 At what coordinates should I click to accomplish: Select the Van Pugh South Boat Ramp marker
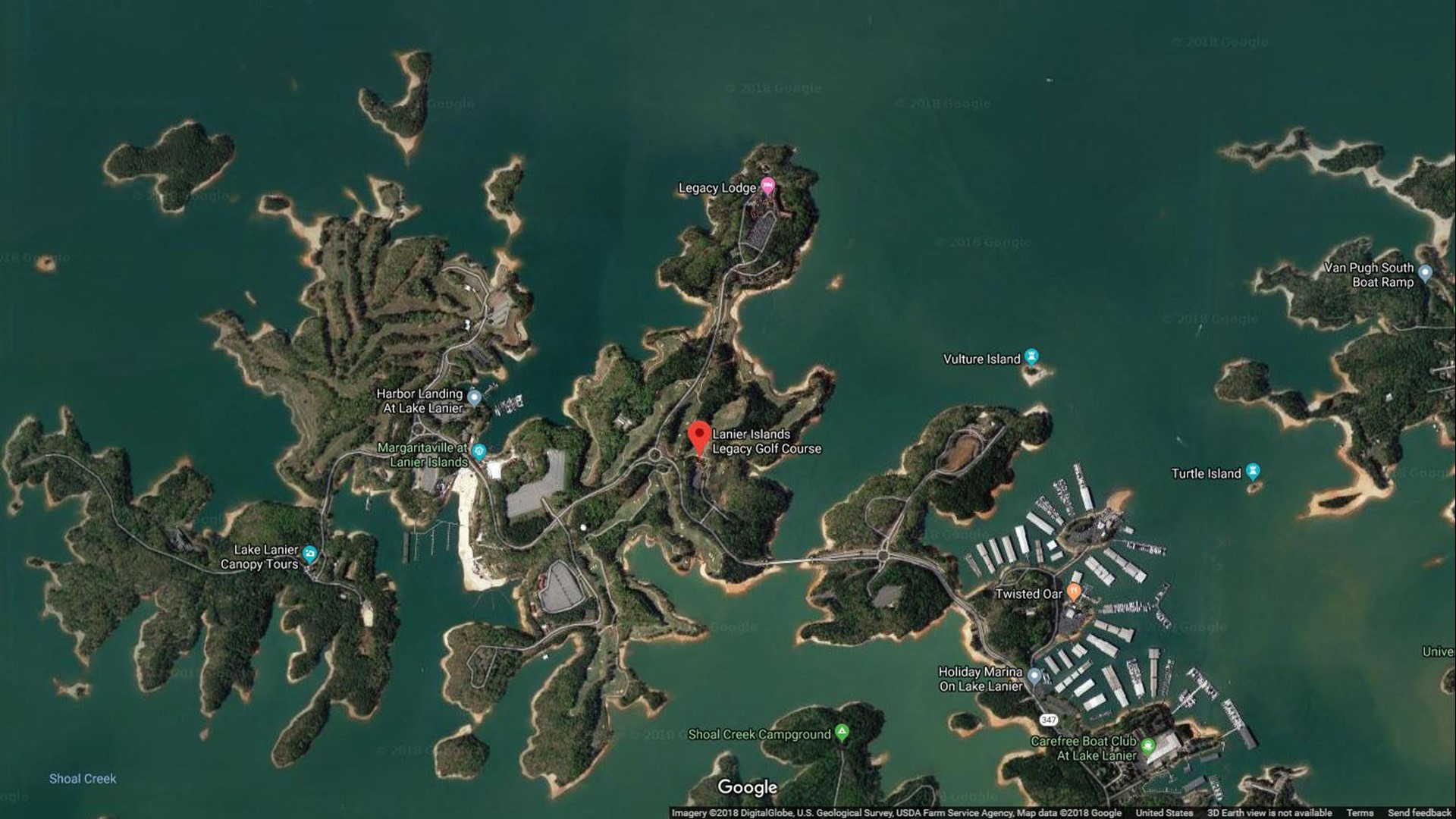pos(1425,272)
